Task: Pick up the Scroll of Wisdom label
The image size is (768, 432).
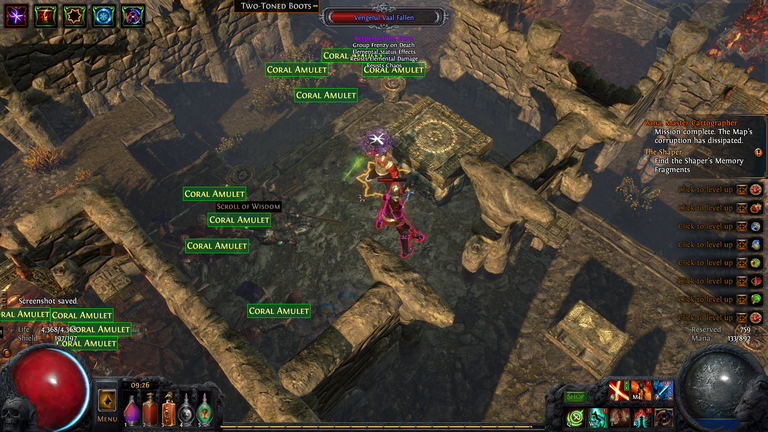Action: [x=248, y=206]
